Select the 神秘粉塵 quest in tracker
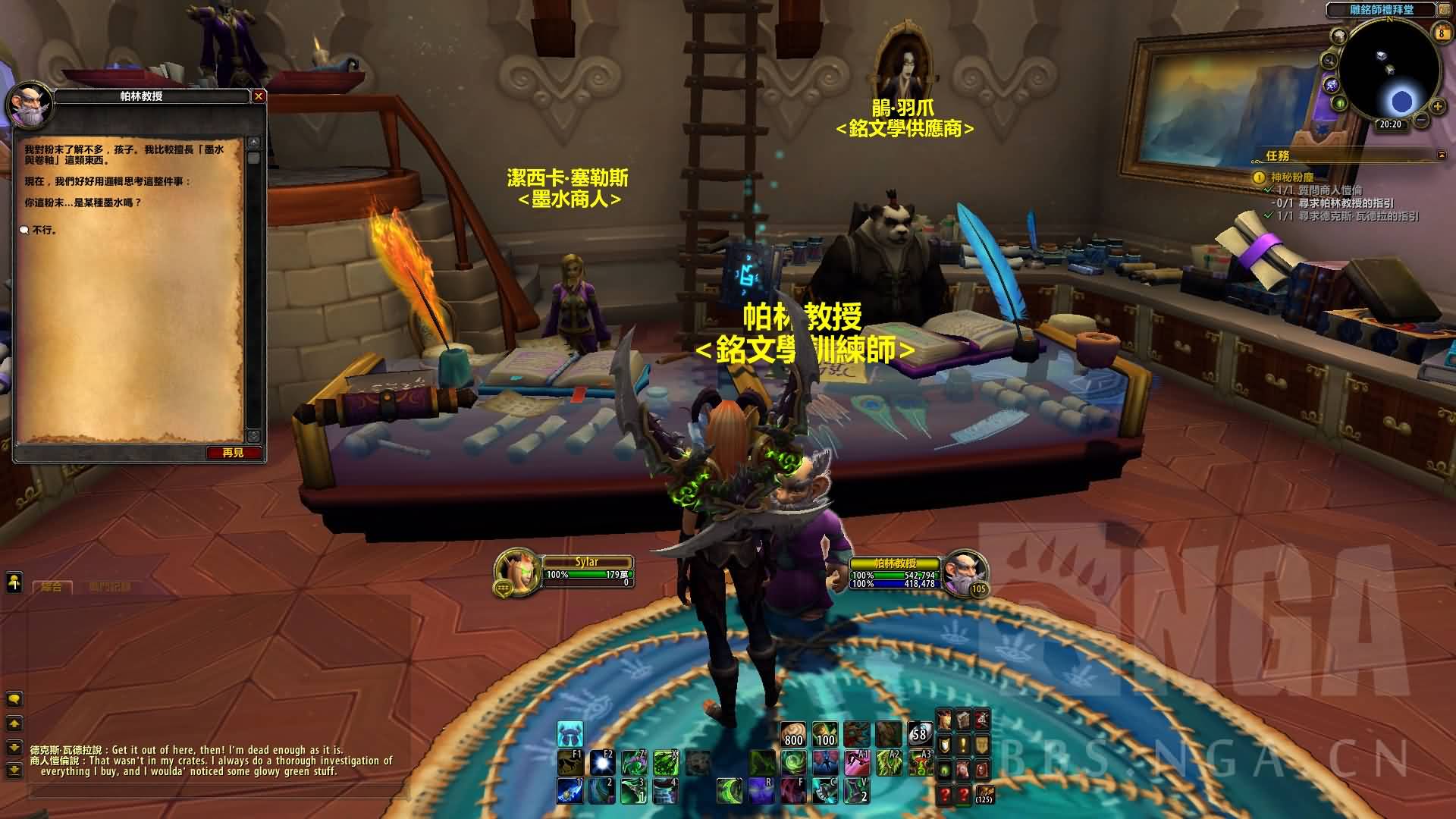 [1292, 177]
